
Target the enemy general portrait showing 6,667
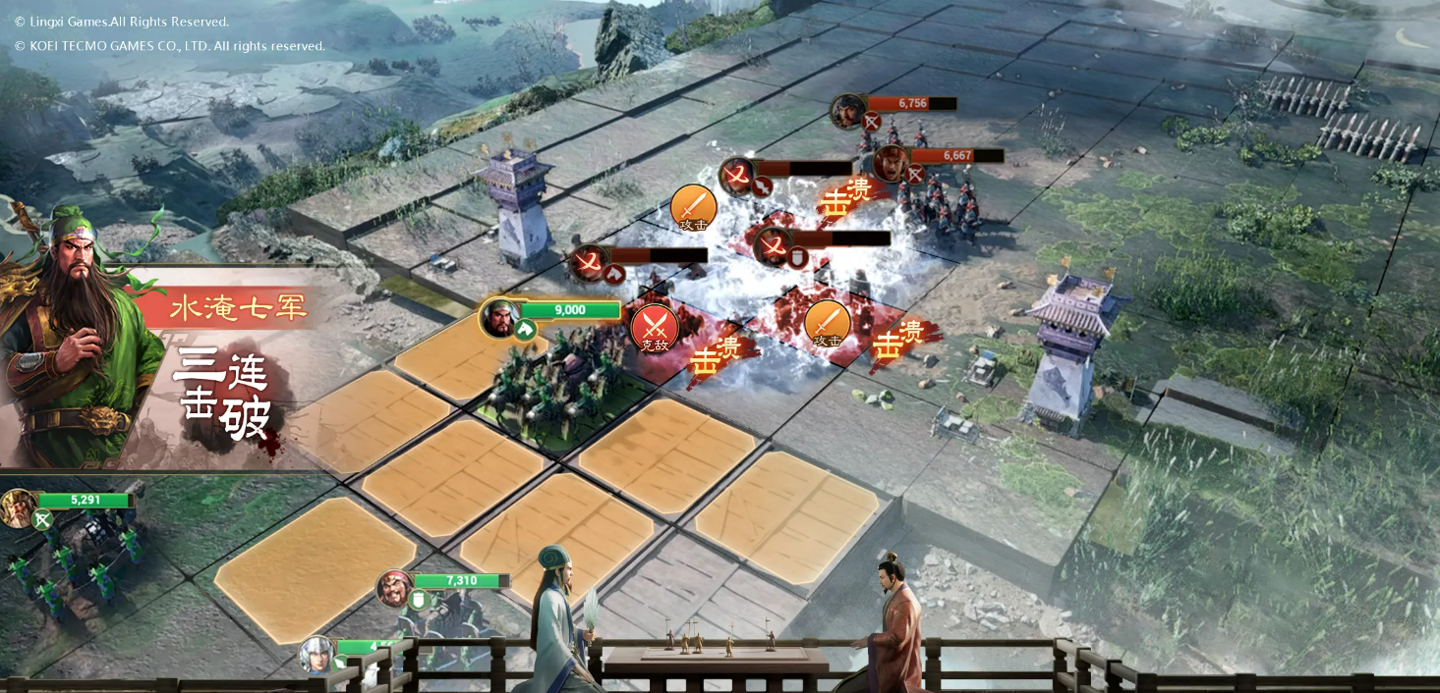890,162
